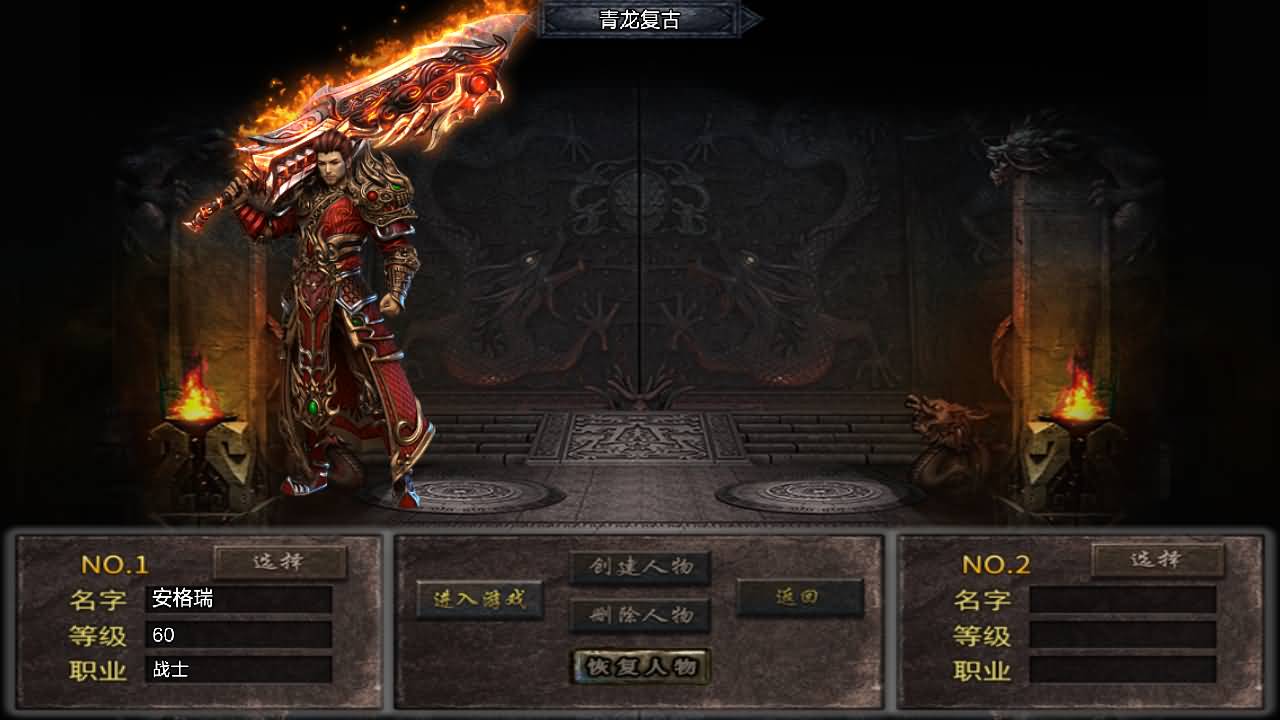Click the 创建人物 (Create Character) button

pyautogui.click(x=640, y=566)
